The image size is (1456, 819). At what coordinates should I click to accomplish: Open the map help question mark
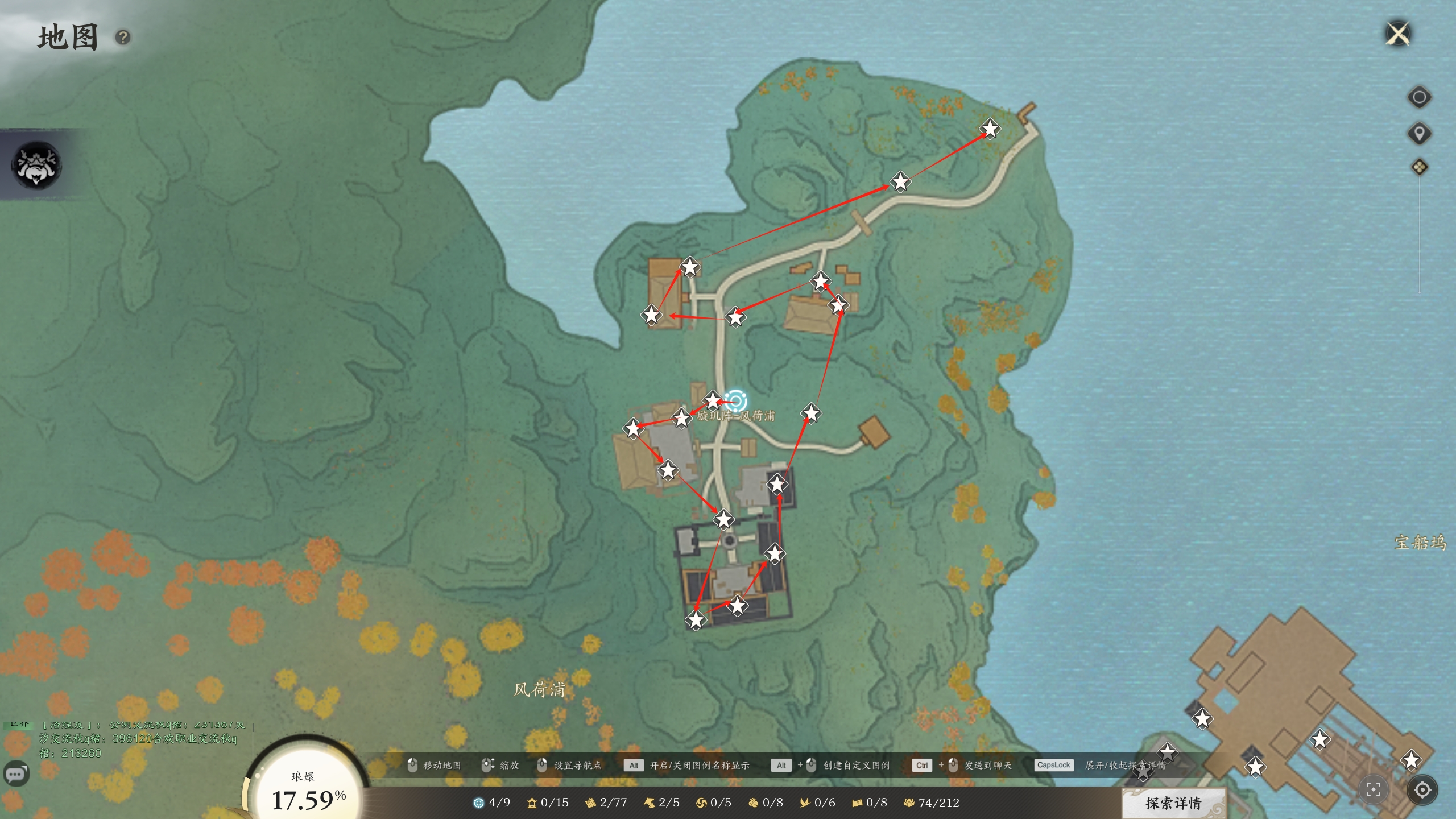(x=123, y=38)
